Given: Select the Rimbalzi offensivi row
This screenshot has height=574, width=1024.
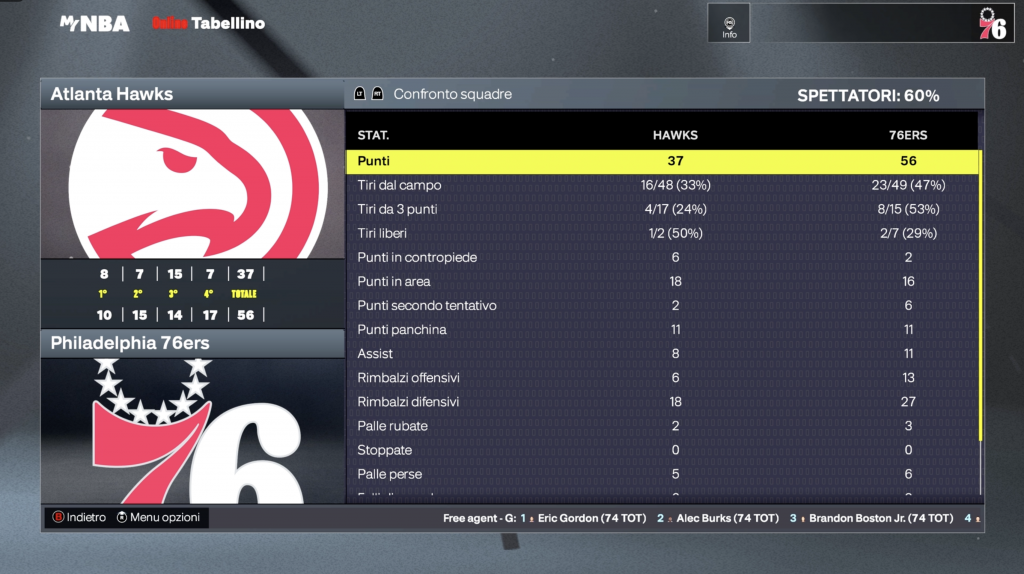Looking at the screenshot, I should (x=662, y=378).
